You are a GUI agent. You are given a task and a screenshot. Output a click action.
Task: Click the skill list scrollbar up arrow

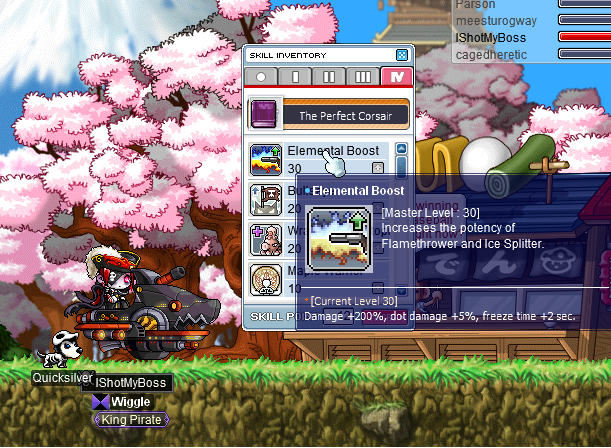[x=402, y=150]
